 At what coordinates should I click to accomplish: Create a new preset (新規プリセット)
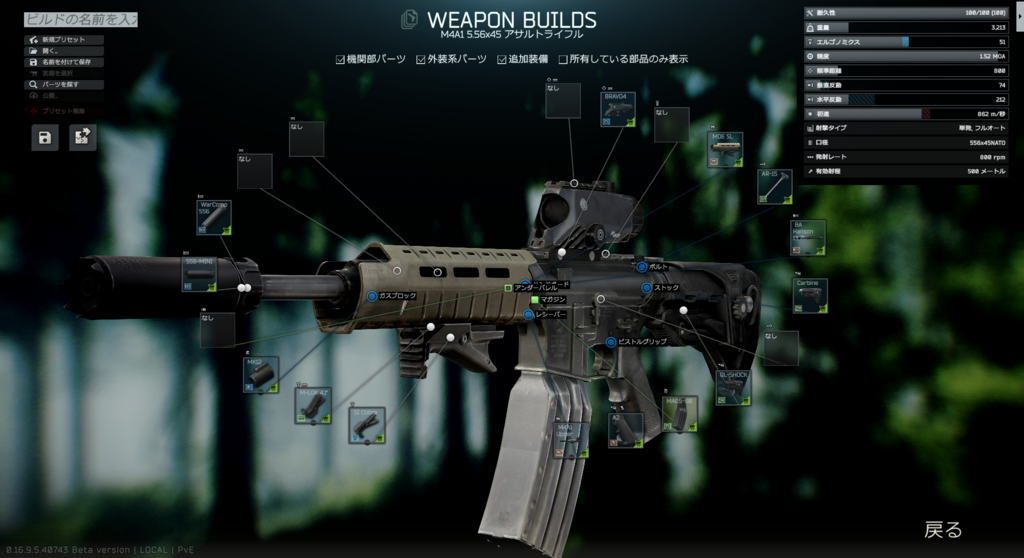click(64, 40)
